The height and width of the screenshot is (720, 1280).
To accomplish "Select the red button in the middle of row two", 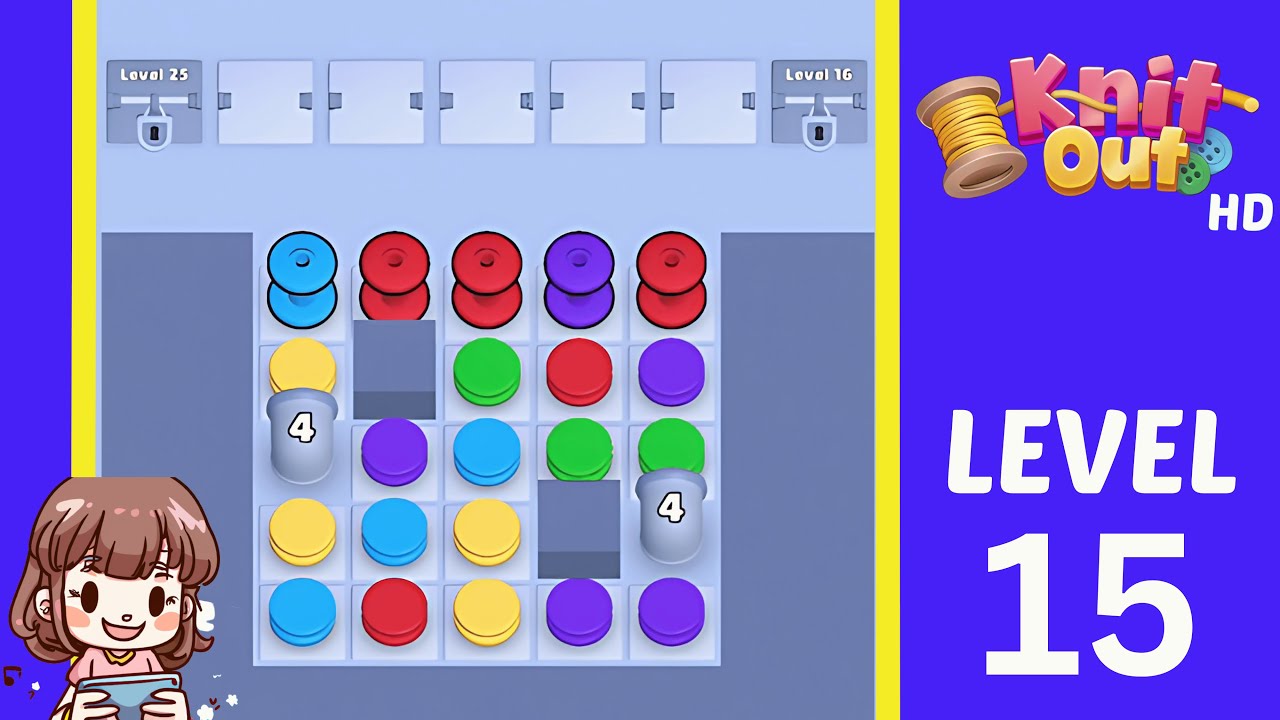I will (580, 370).
